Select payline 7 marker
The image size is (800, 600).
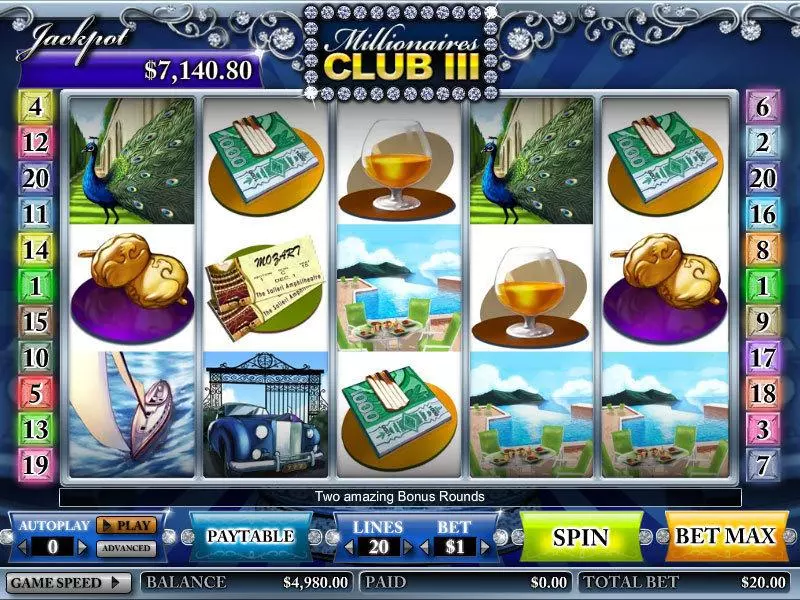coord(763,465)
